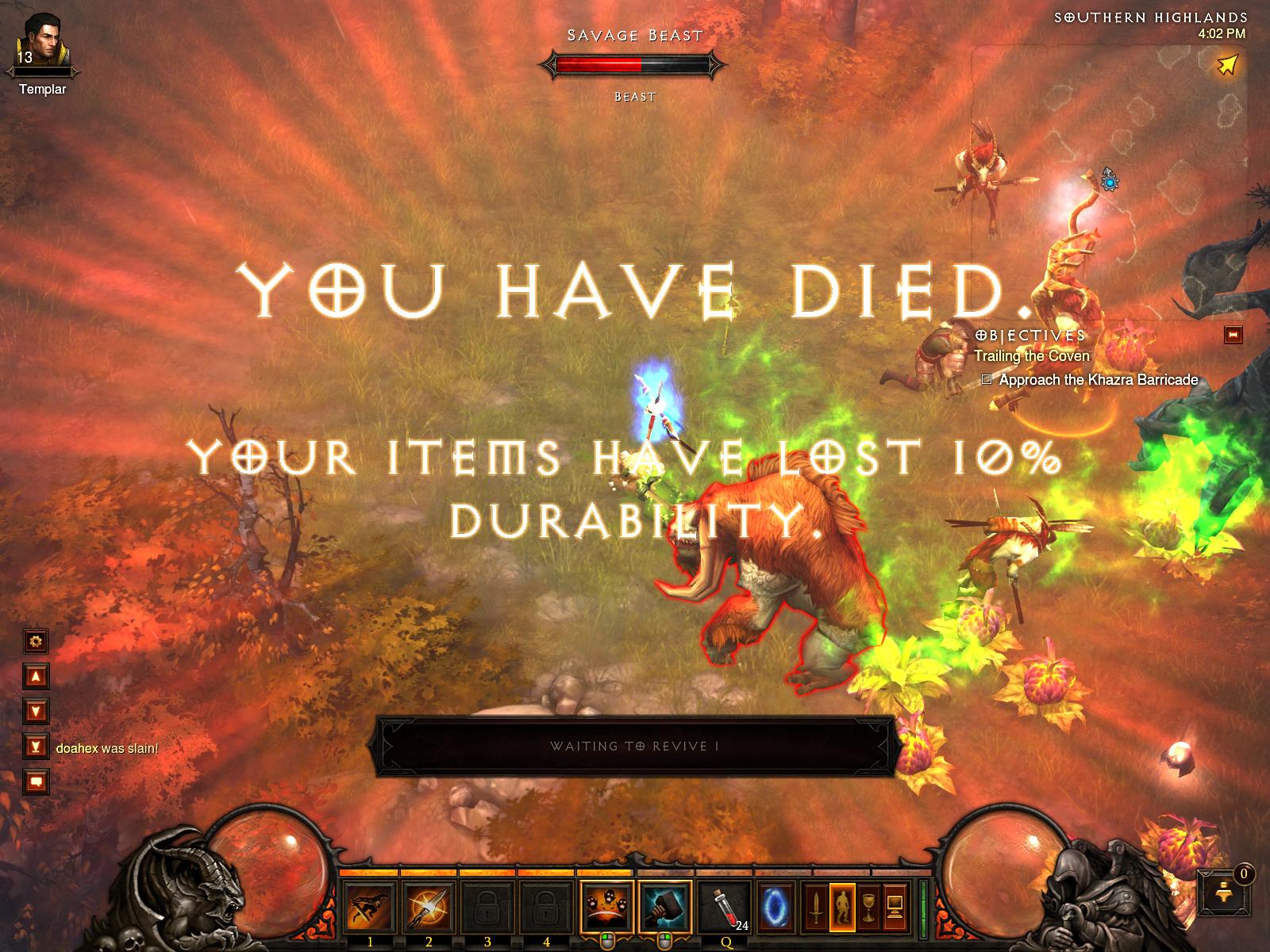
Task: Cast the blue Town Portal
Action: pyautogui.click(x=775, y=906)
